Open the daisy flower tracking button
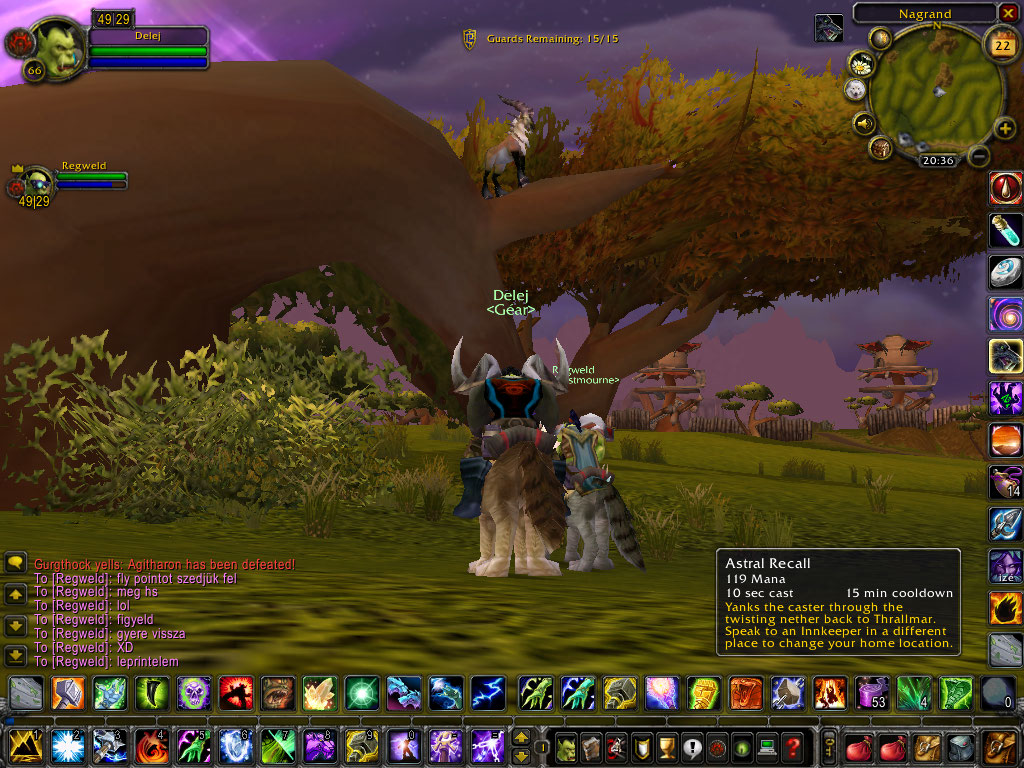 (860, 64)
